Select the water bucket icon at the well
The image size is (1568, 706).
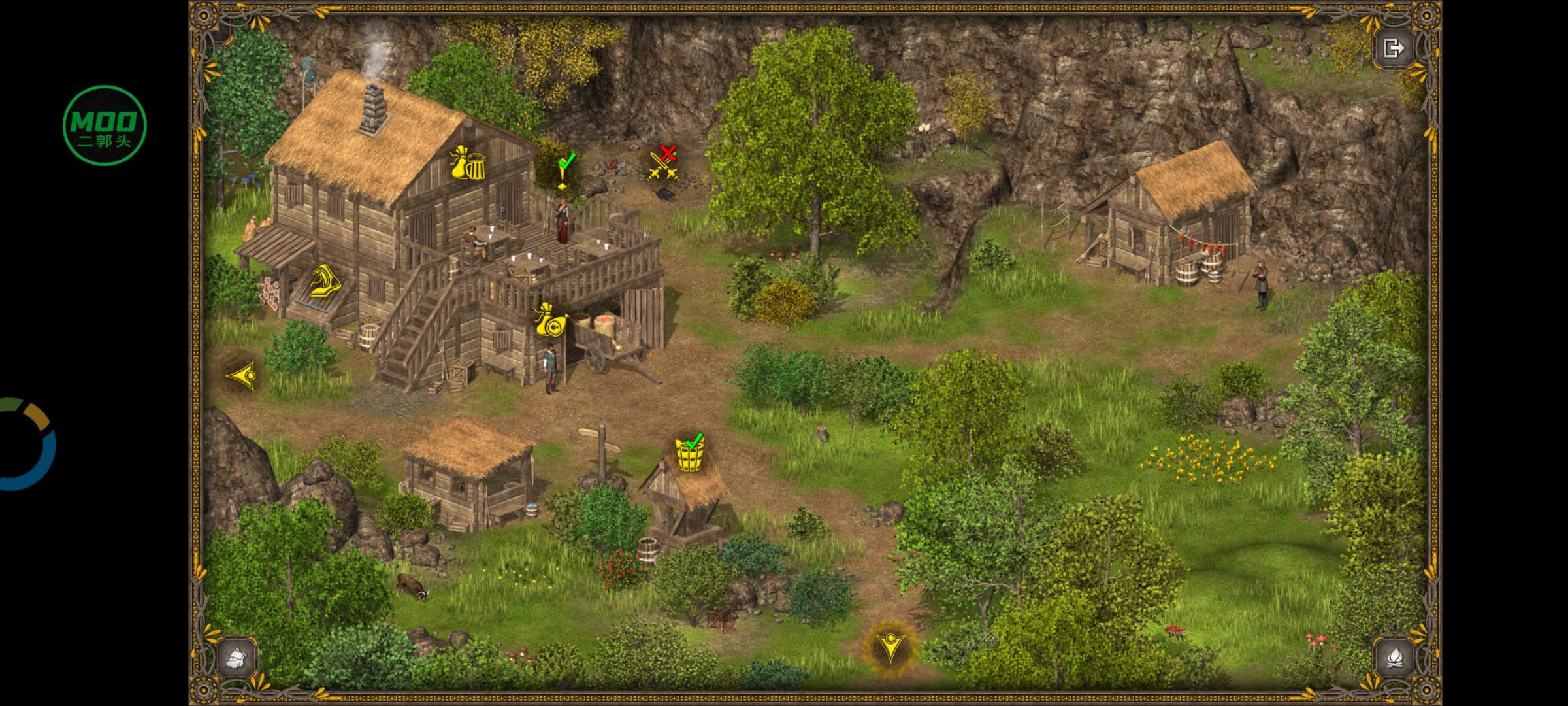690,452
